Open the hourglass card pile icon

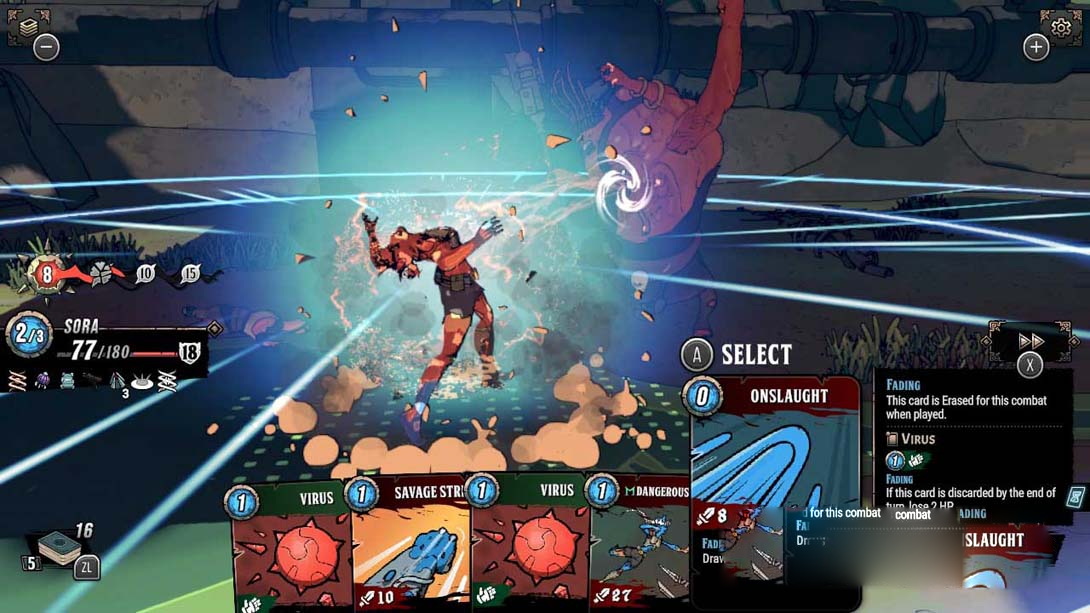[1077, 497]
